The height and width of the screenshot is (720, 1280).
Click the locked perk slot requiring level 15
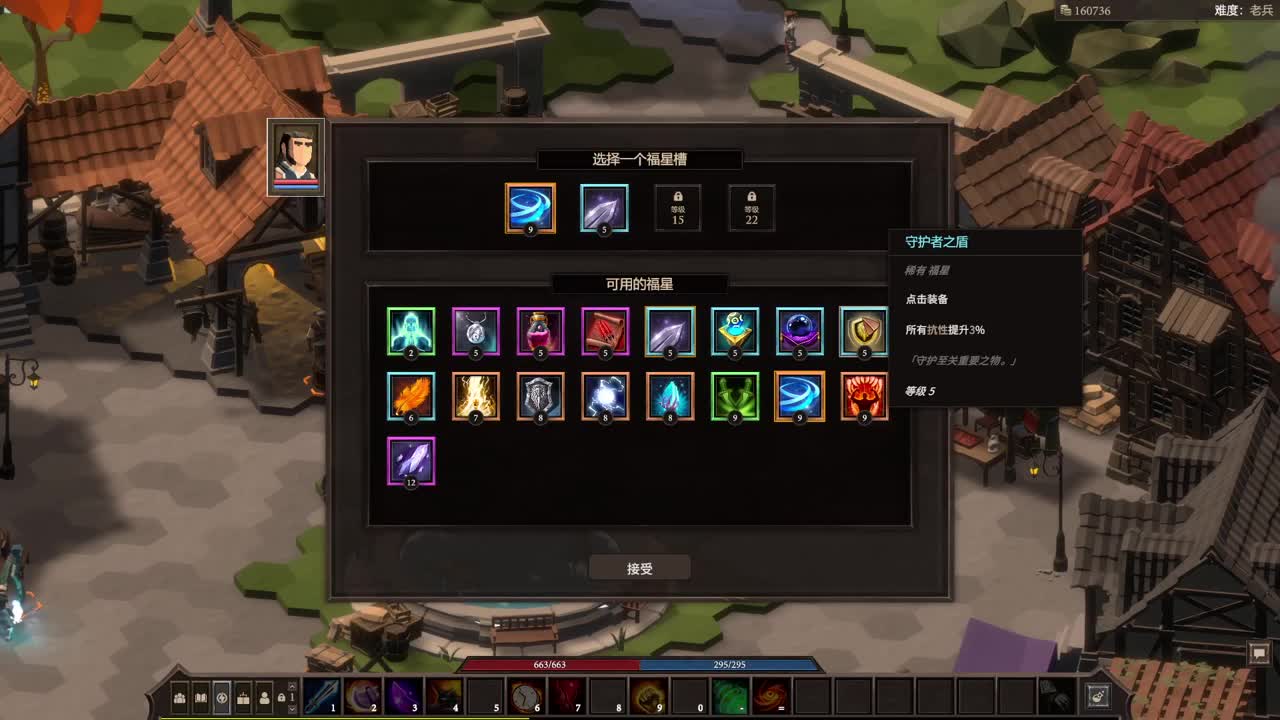point(677,208)
